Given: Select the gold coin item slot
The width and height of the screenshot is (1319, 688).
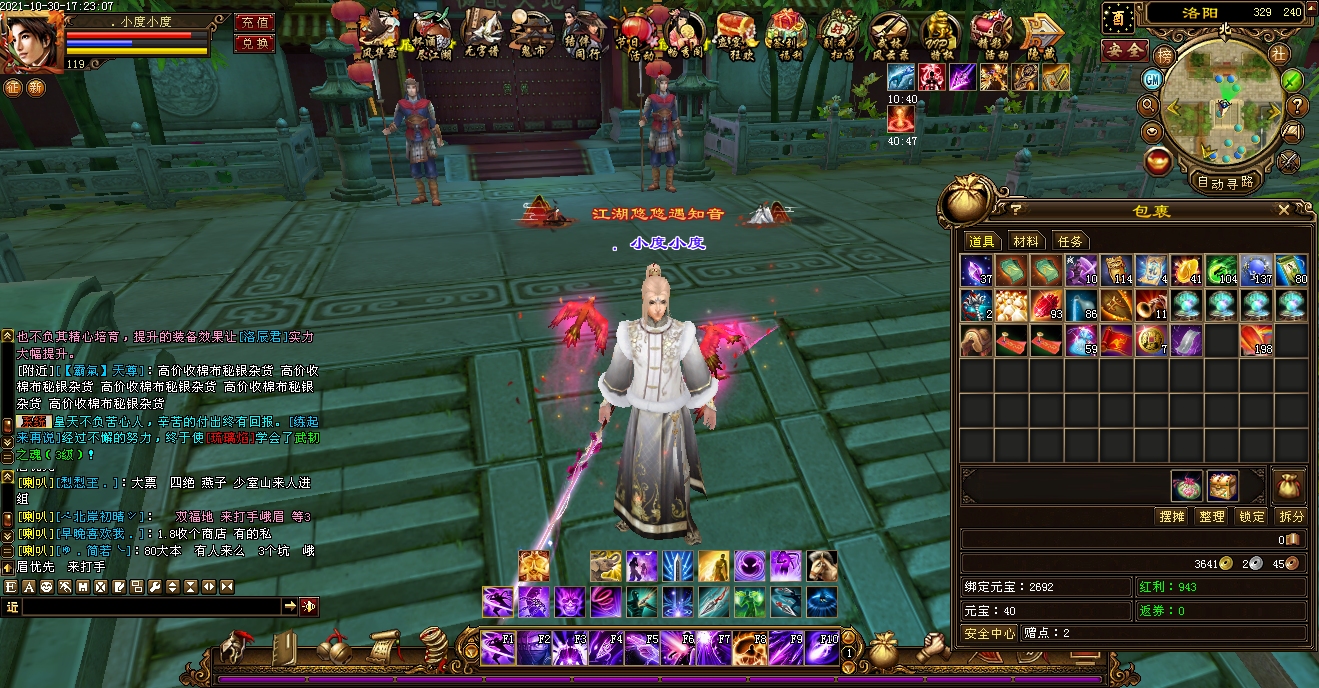Looking at the screenshot, I should click(1150, 341).
